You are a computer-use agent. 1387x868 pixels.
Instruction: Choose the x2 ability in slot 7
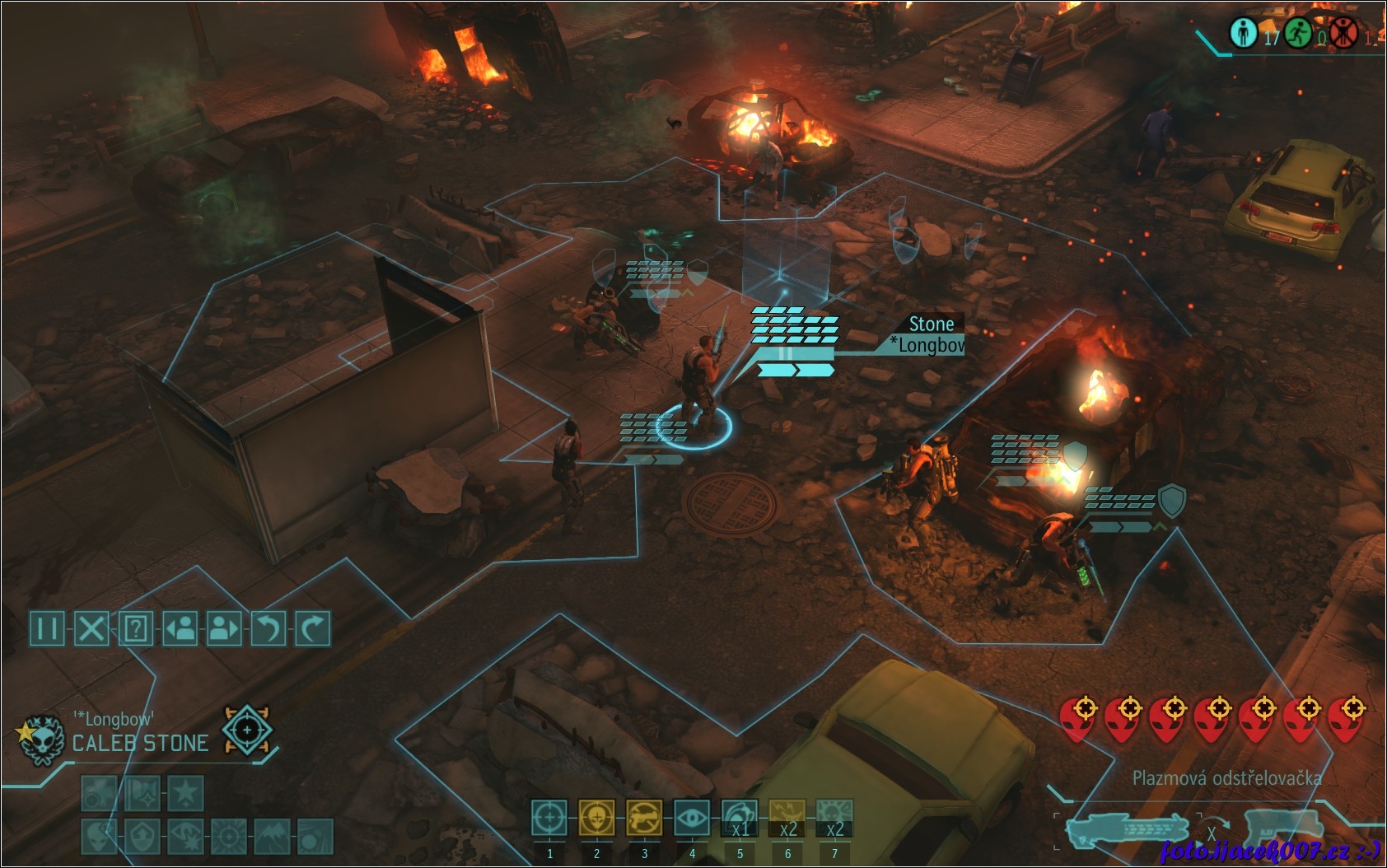[834, 819]
